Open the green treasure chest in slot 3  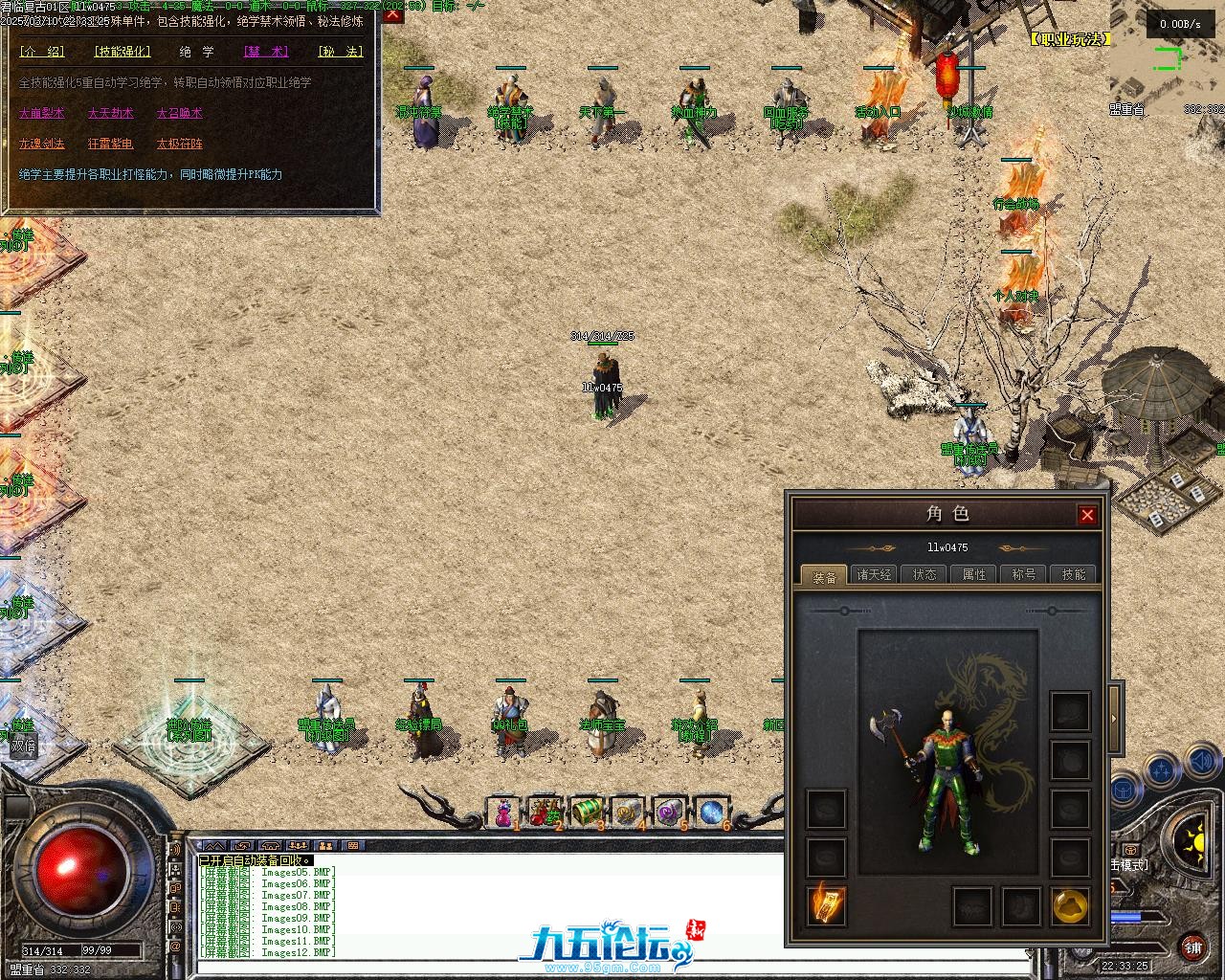click(x=587, y=813)
